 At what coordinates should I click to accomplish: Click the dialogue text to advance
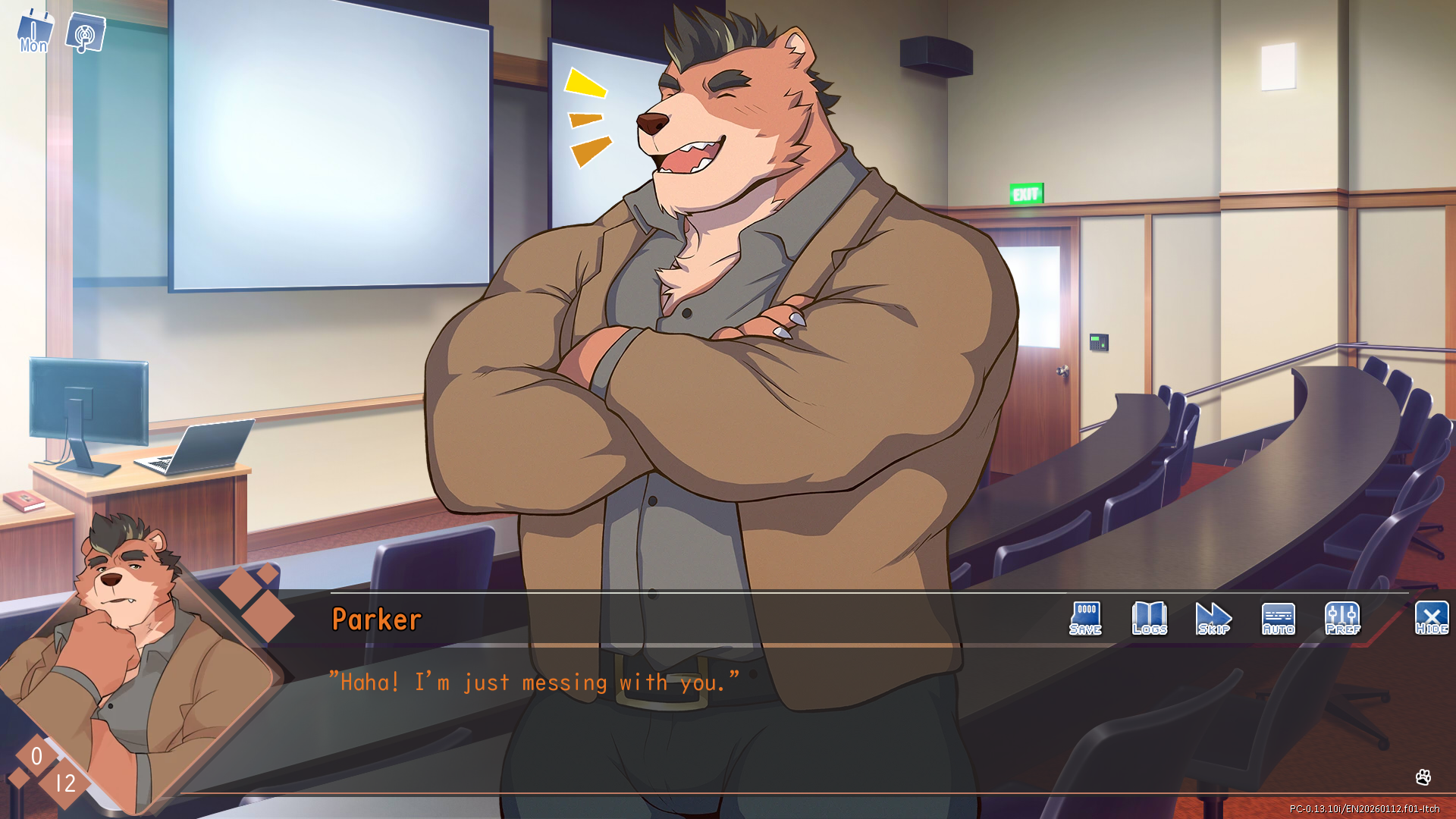pos(533,682)
